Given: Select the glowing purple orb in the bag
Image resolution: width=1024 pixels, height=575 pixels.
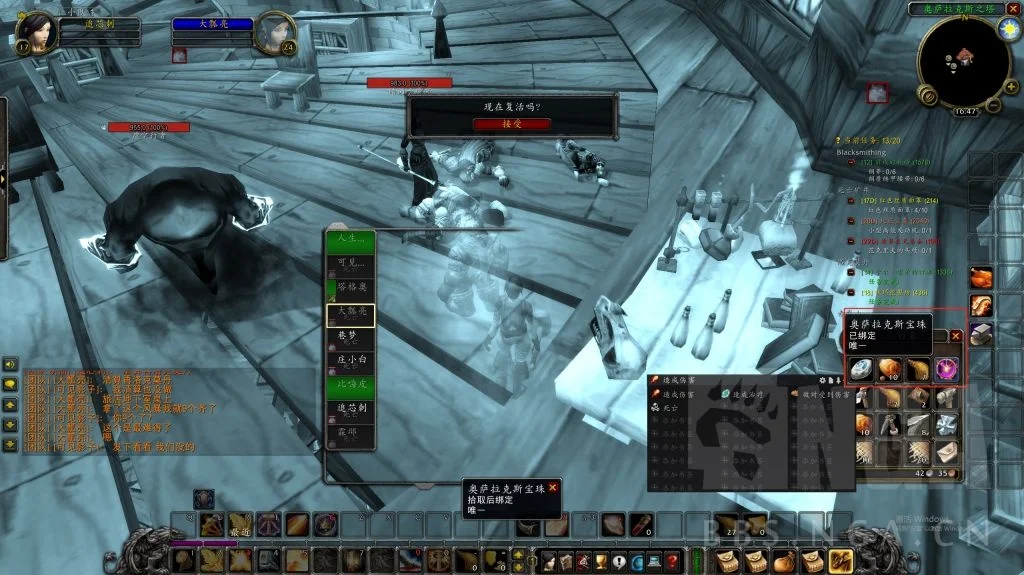Looking at the screenshot, I should point(945,369).
